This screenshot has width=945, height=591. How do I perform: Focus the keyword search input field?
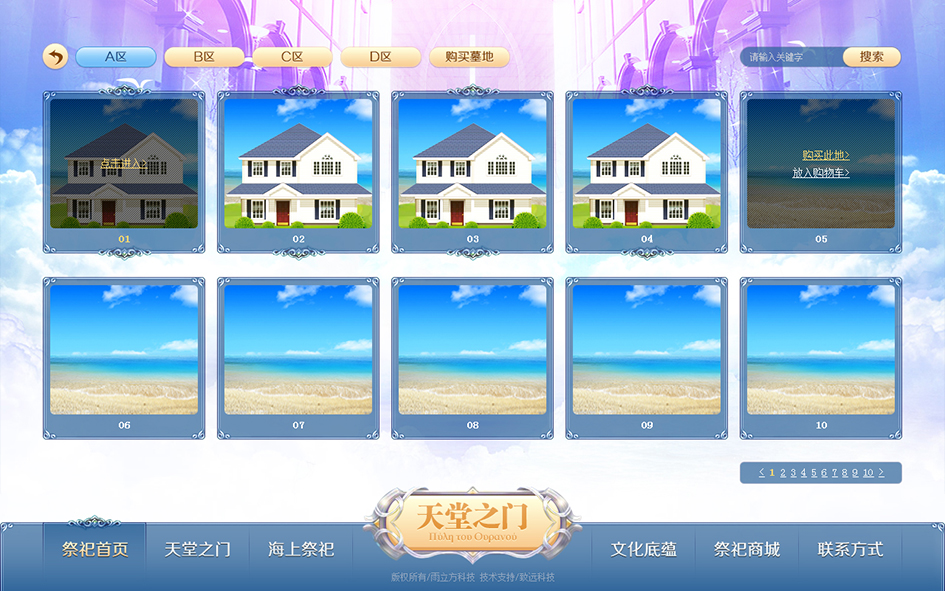click(792, 57)
